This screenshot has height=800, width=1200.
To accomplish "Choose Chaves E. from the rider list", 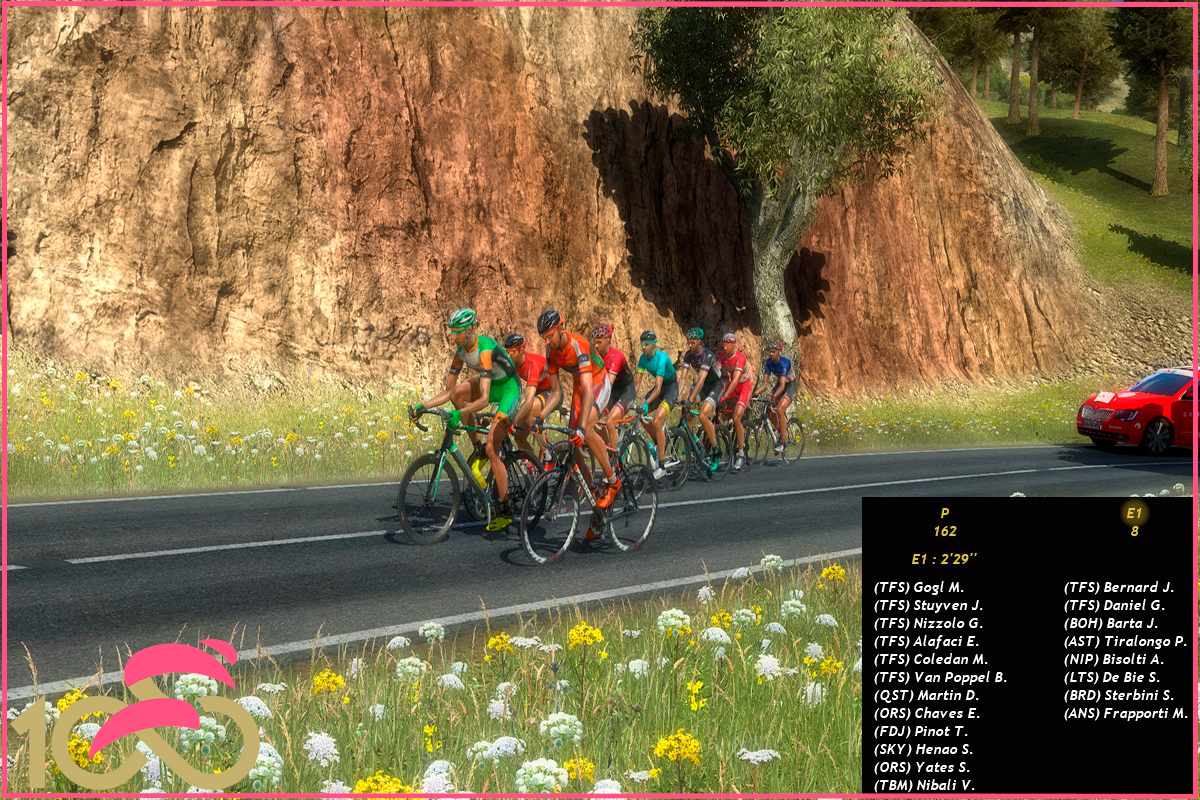I will click(927, 713).
